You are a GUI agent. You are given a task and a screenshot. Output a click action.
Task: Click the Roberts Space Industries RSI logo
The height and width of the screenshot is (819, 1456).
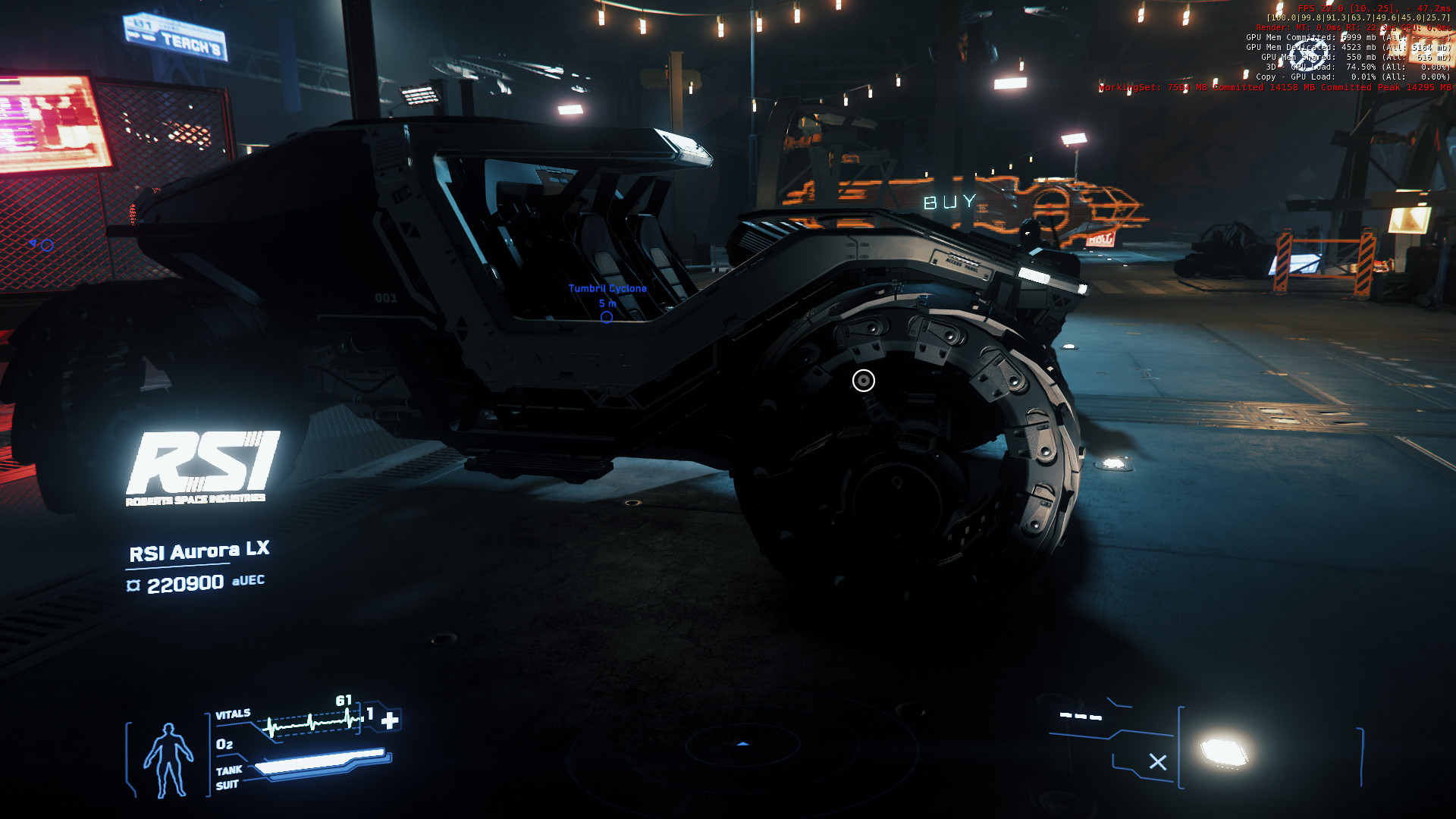pyautogui.click(x=201, y=466)
